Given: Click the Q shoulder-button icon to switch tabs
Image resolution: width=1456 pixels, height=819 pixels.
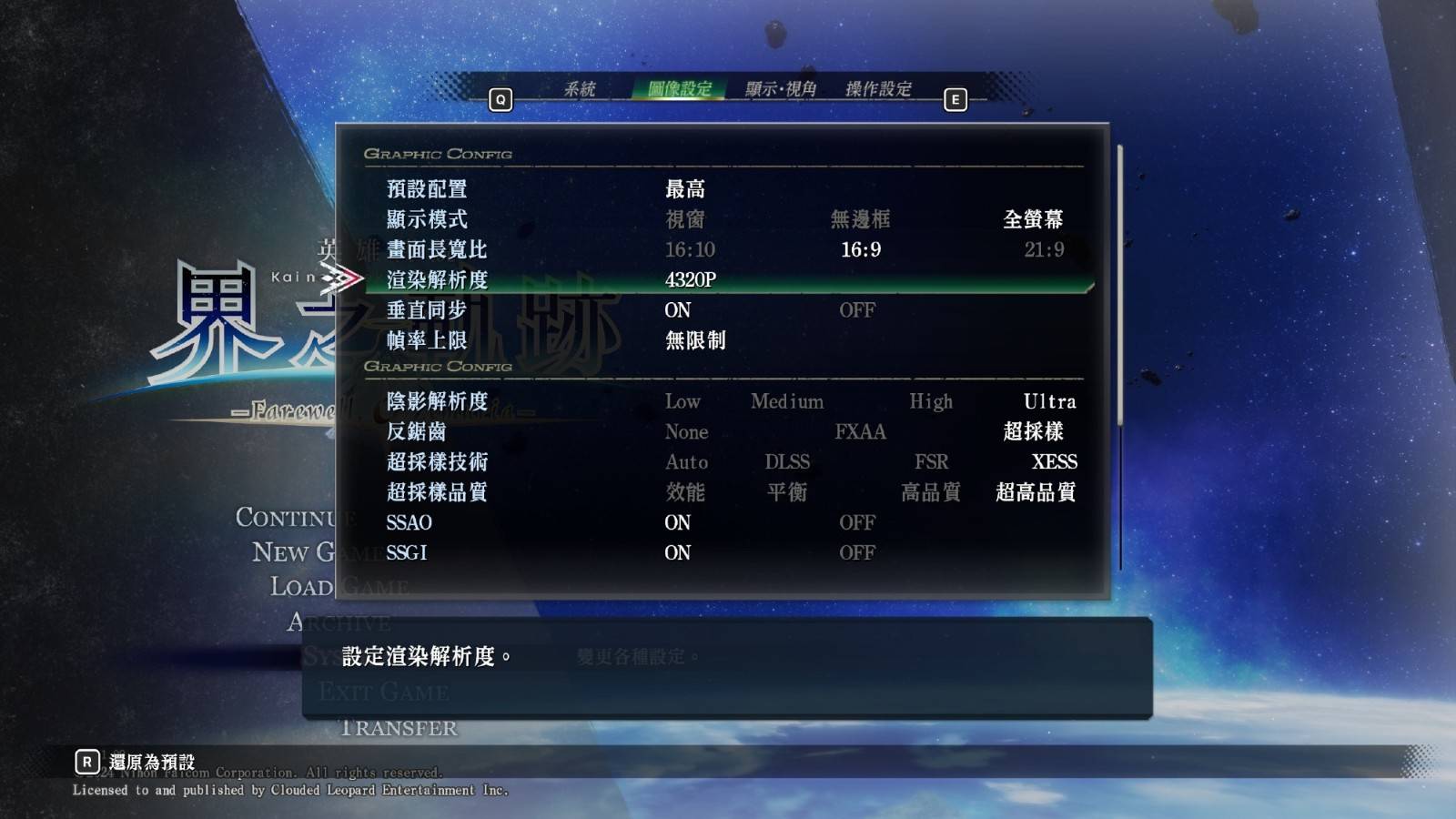Looking at the screenshot, I should [x=499, y=100].
